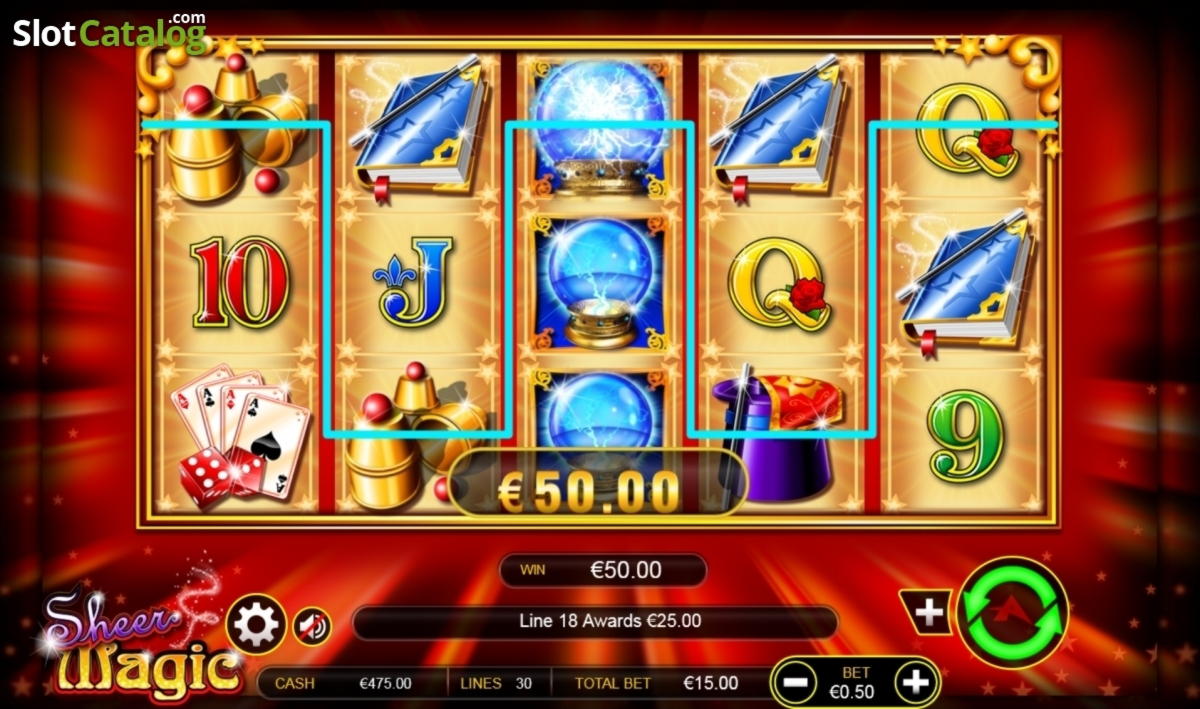Open the SlotCatalog.com logo link
Image resolution: width=1200 pixels, height=709 pixels.
(x=109, y=33)
